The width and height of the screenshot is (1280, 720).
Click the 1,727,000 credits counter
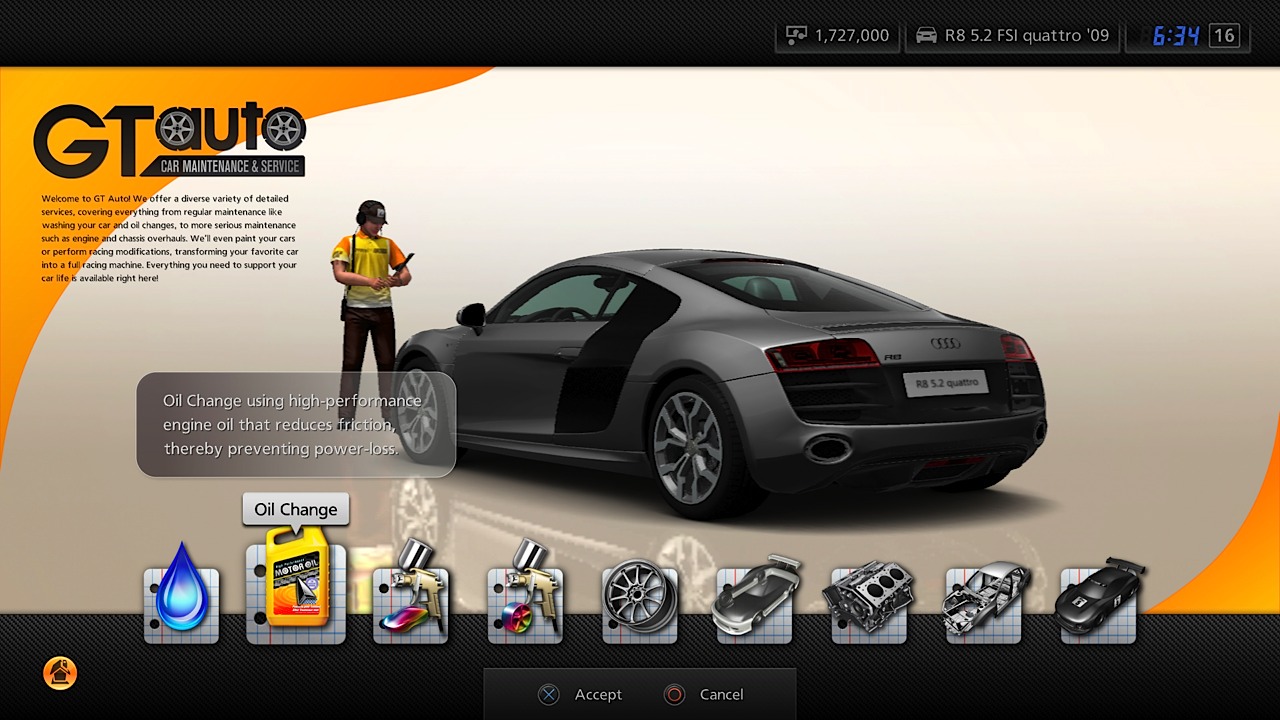851,34
